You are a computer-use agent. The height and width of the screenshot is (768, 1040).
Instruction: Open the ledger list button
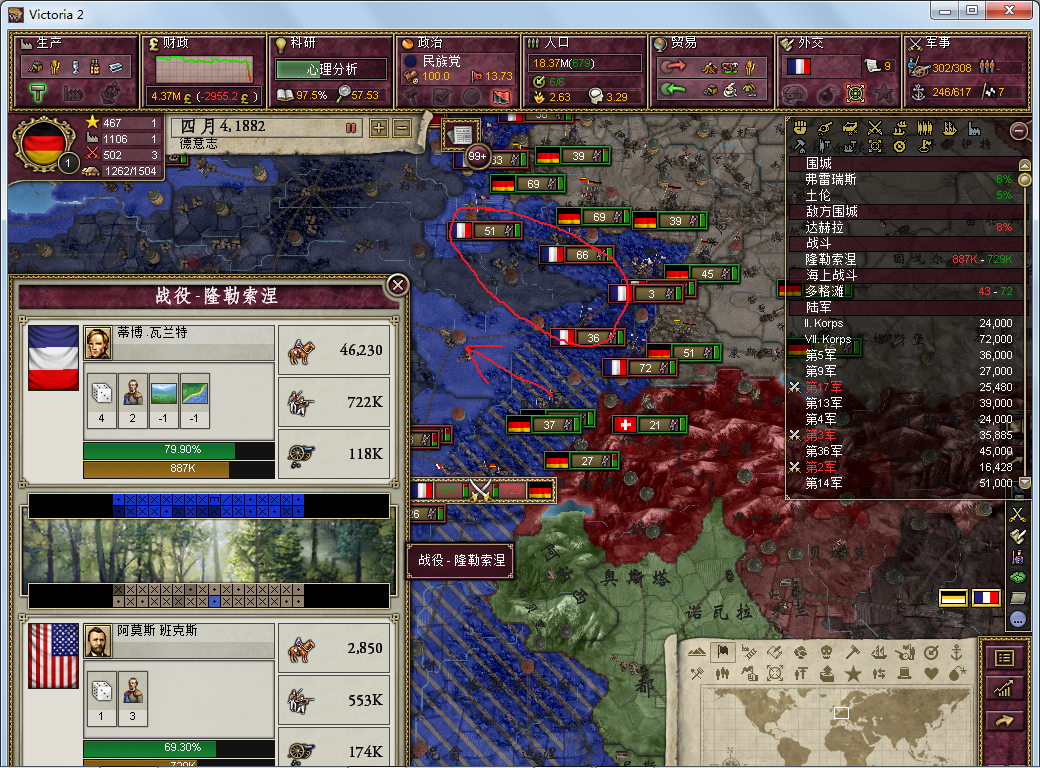(1005, 658)
